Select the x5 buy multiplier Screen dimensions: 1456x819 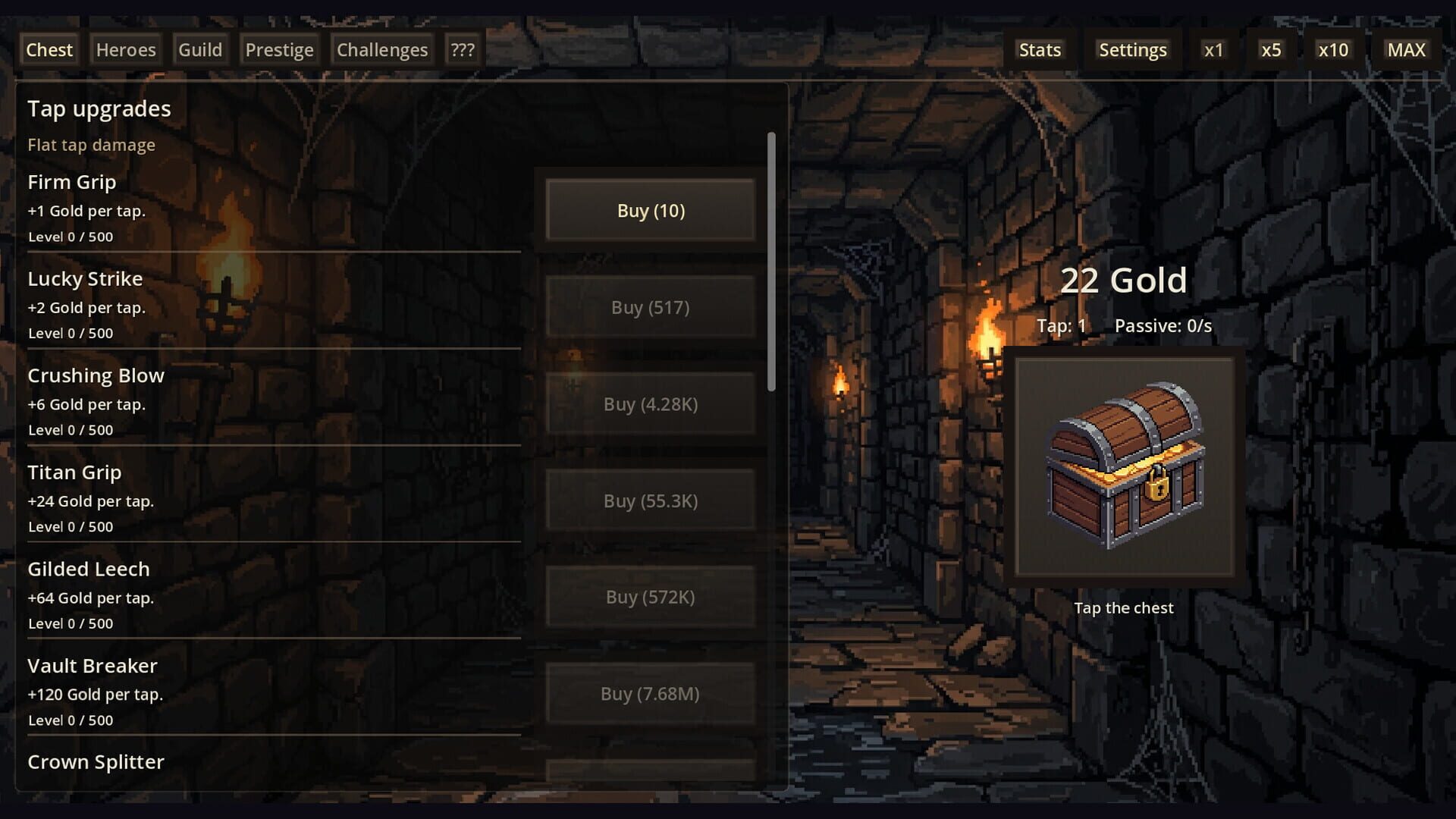1272,49
